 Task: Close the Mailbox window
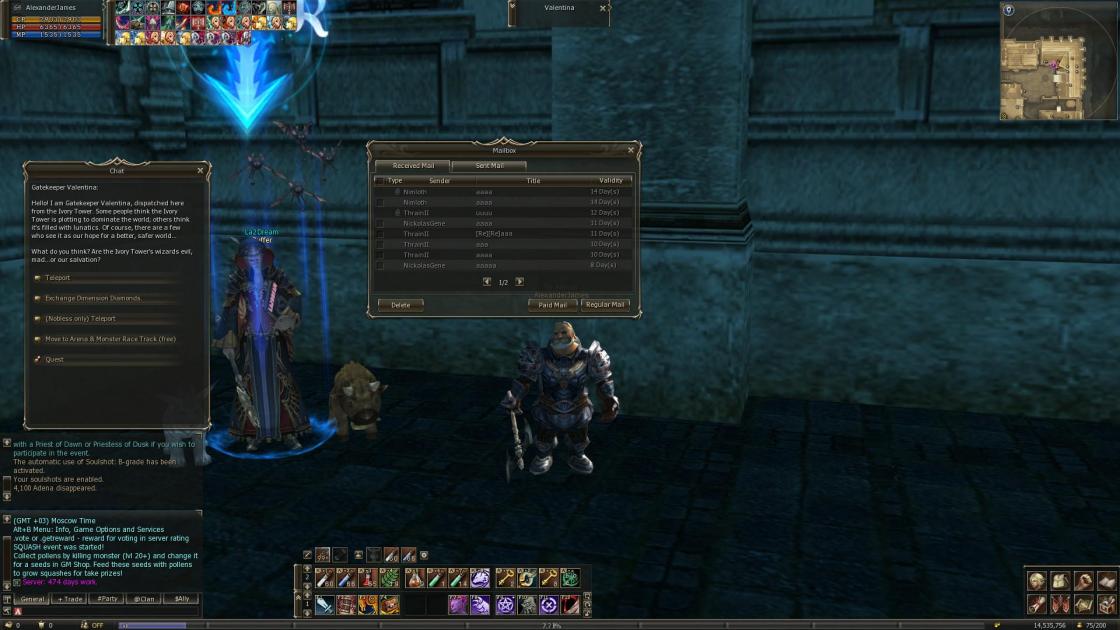(630, 150)
